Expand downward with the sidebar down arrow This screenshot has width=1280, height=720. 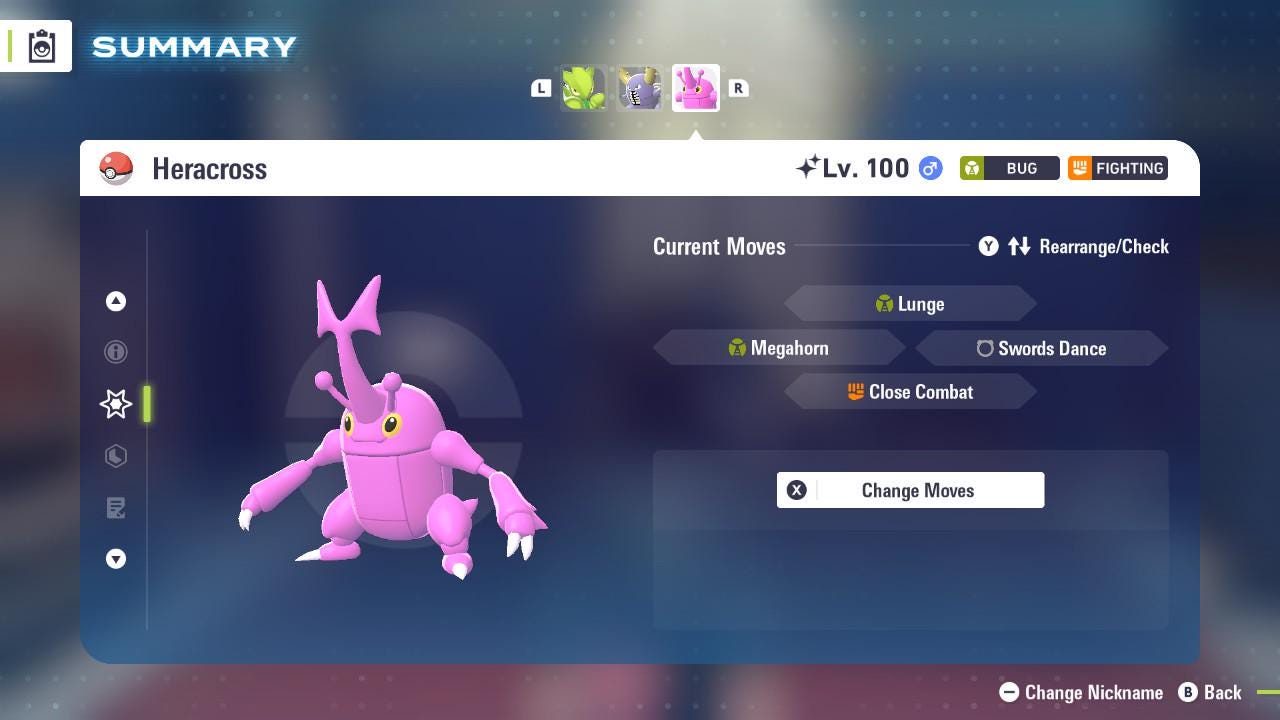click(x=116, y=559)
